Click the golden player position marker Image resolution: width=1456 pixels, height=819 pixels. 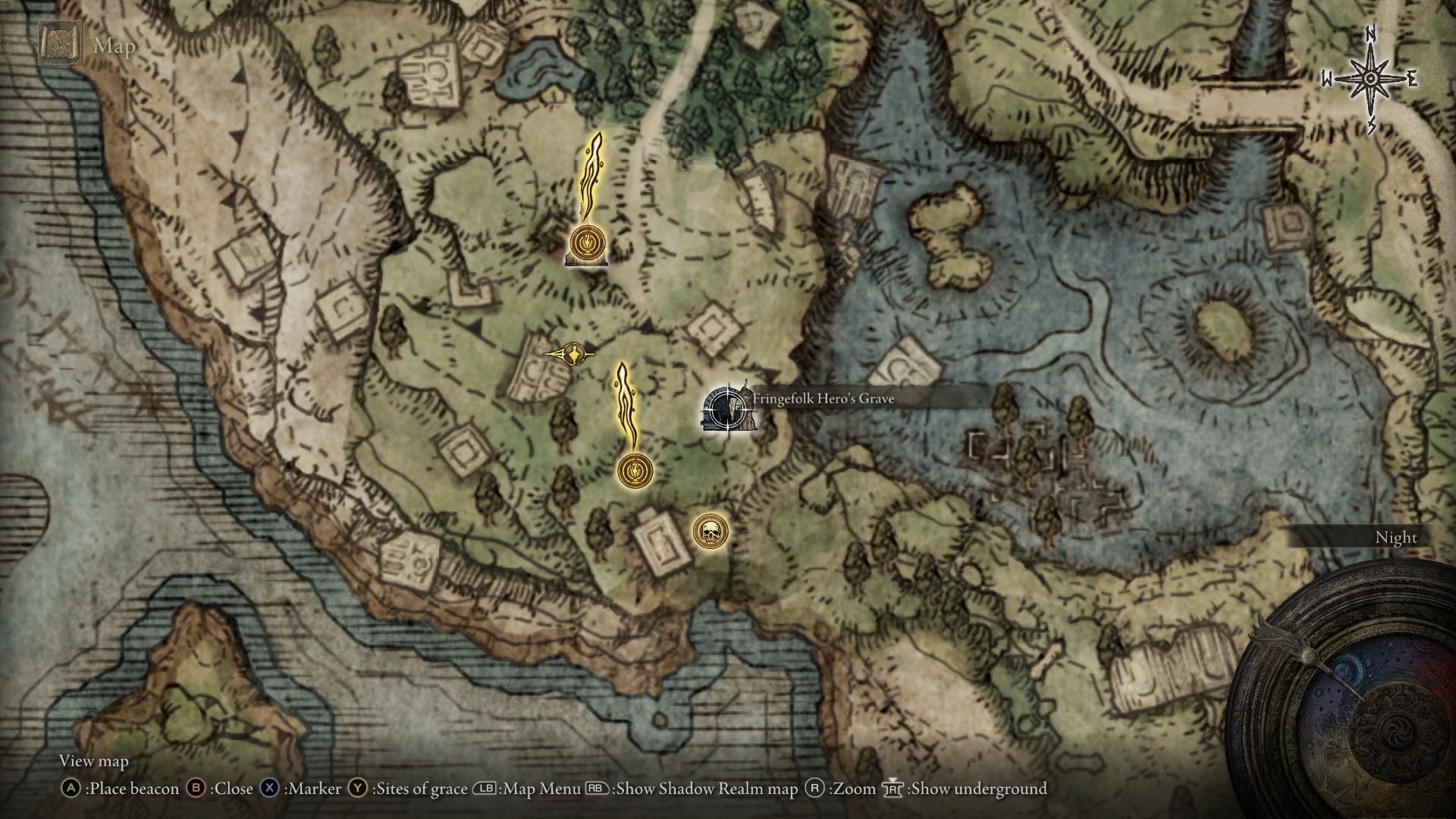click(573, 353)
